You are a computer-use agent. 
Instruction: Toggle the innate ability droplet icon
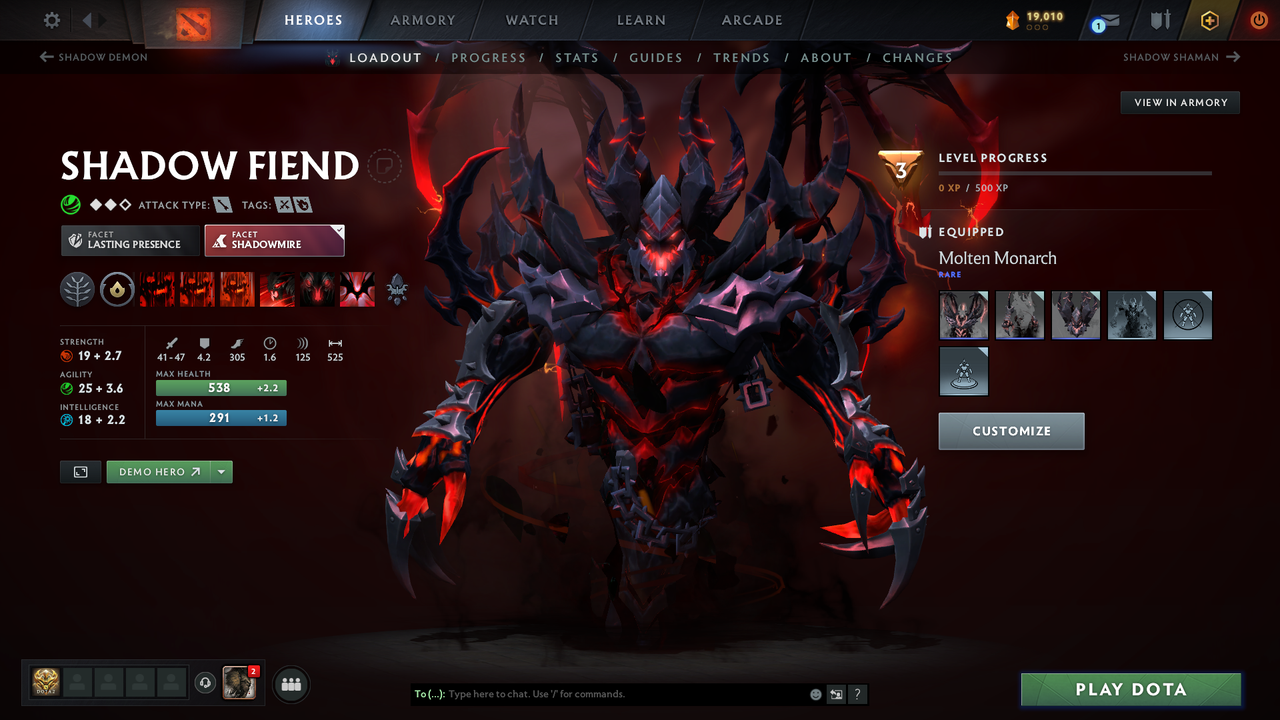point(117,289)
